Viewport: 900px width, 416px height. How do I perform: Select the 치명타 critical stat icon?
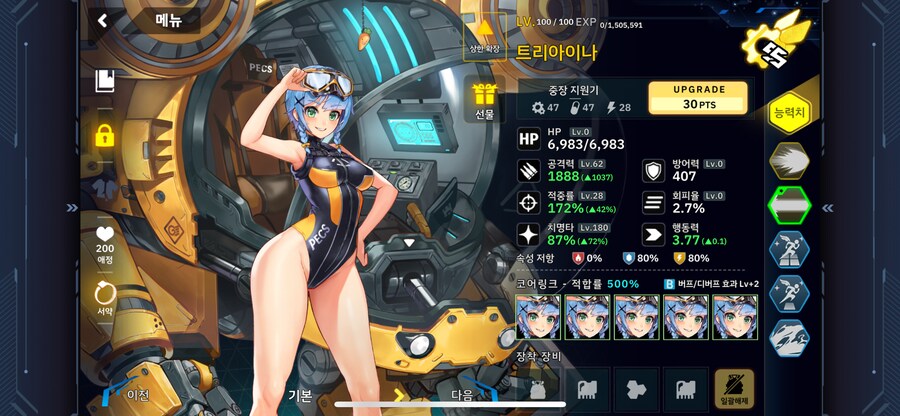(529, 234)
